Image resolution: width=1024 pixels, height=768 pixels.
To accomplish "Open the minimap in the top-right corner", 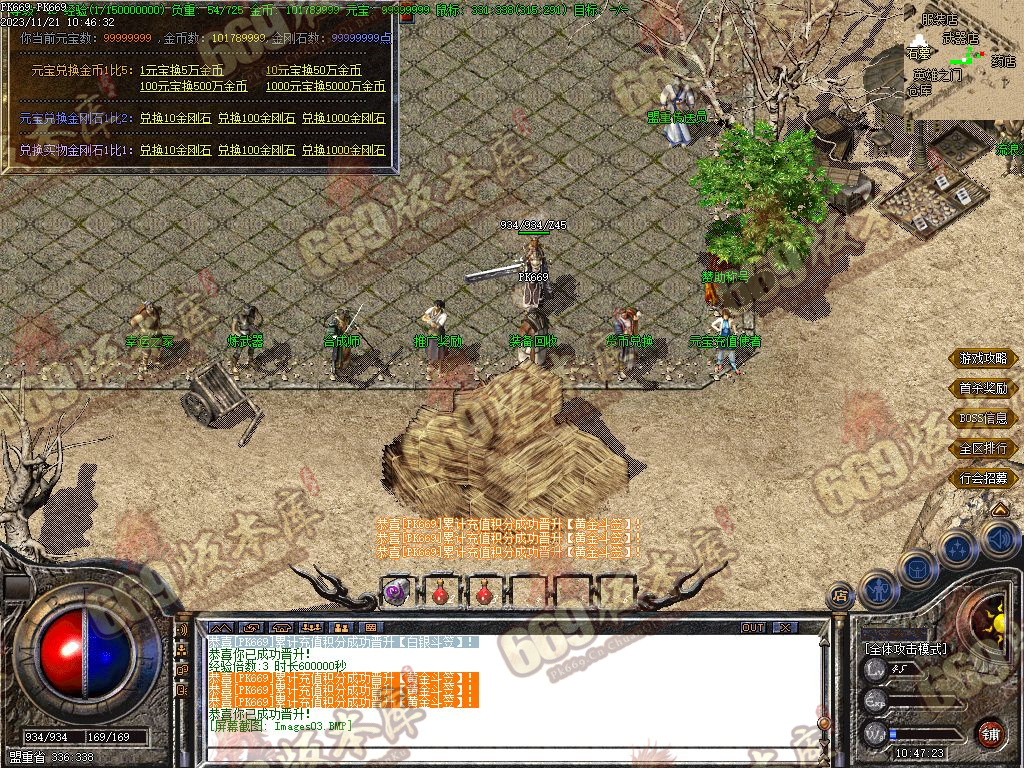I will pyautogui.click(x=963, y=60).
